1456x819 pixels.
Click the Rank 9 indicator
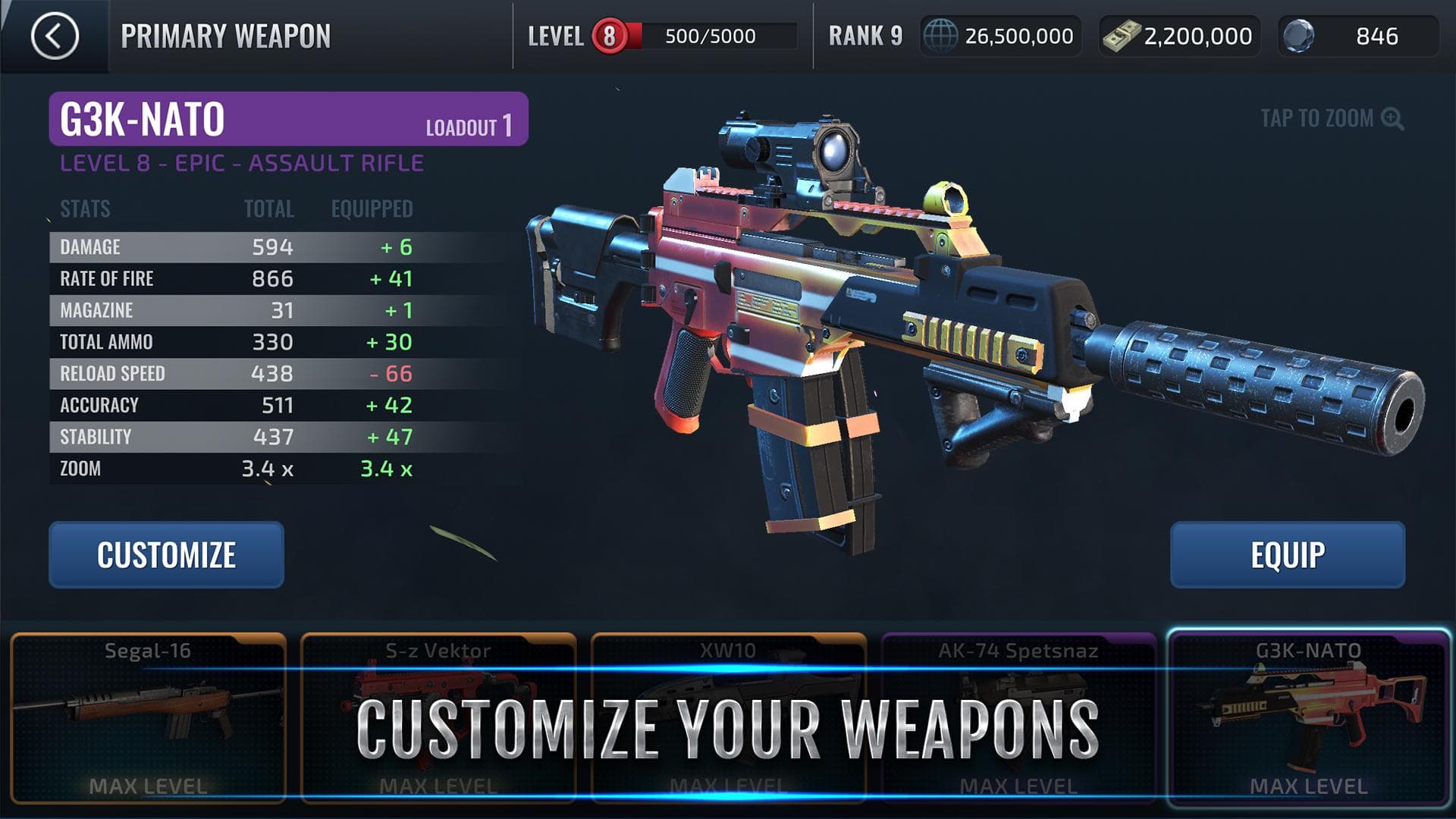coord(864,34)
